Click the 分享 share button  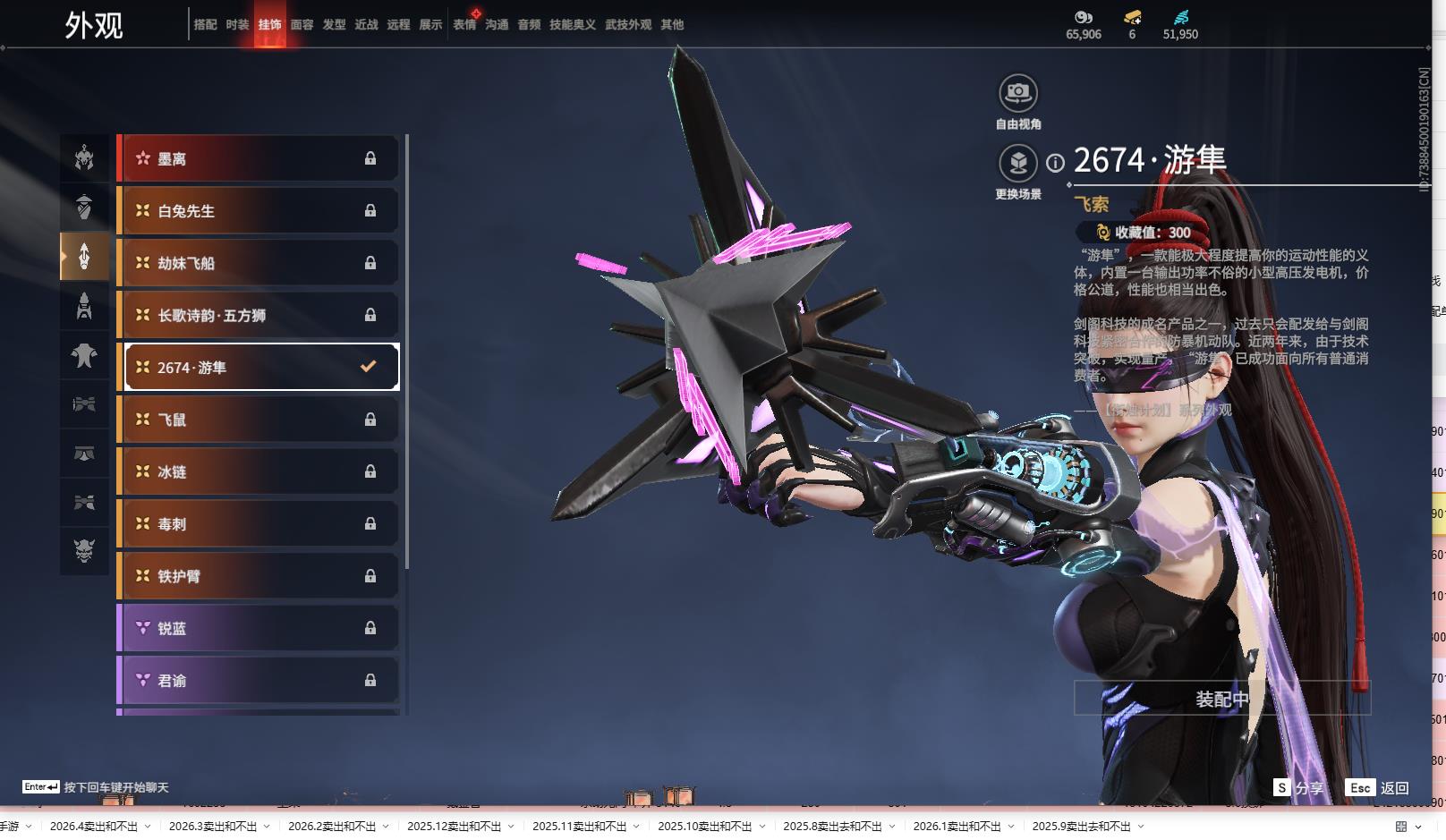[x=1298, y=788]
